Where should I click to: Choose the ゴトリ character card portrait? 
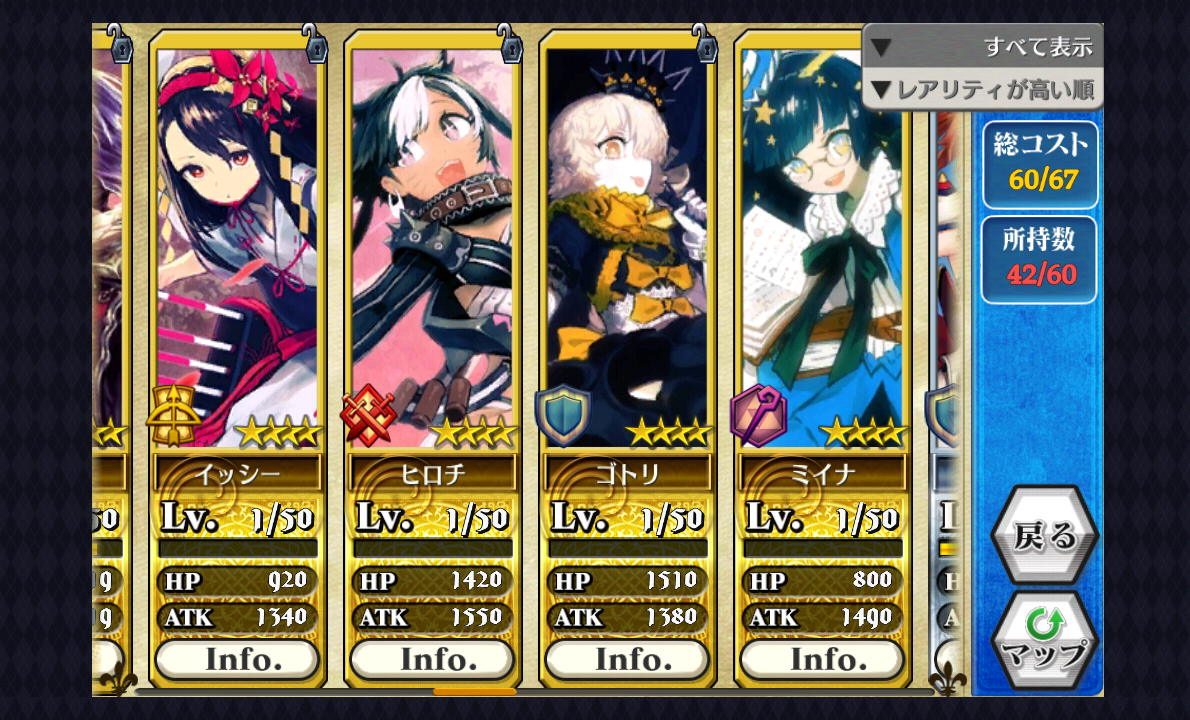pyautogui.click(x=627, y=240)
